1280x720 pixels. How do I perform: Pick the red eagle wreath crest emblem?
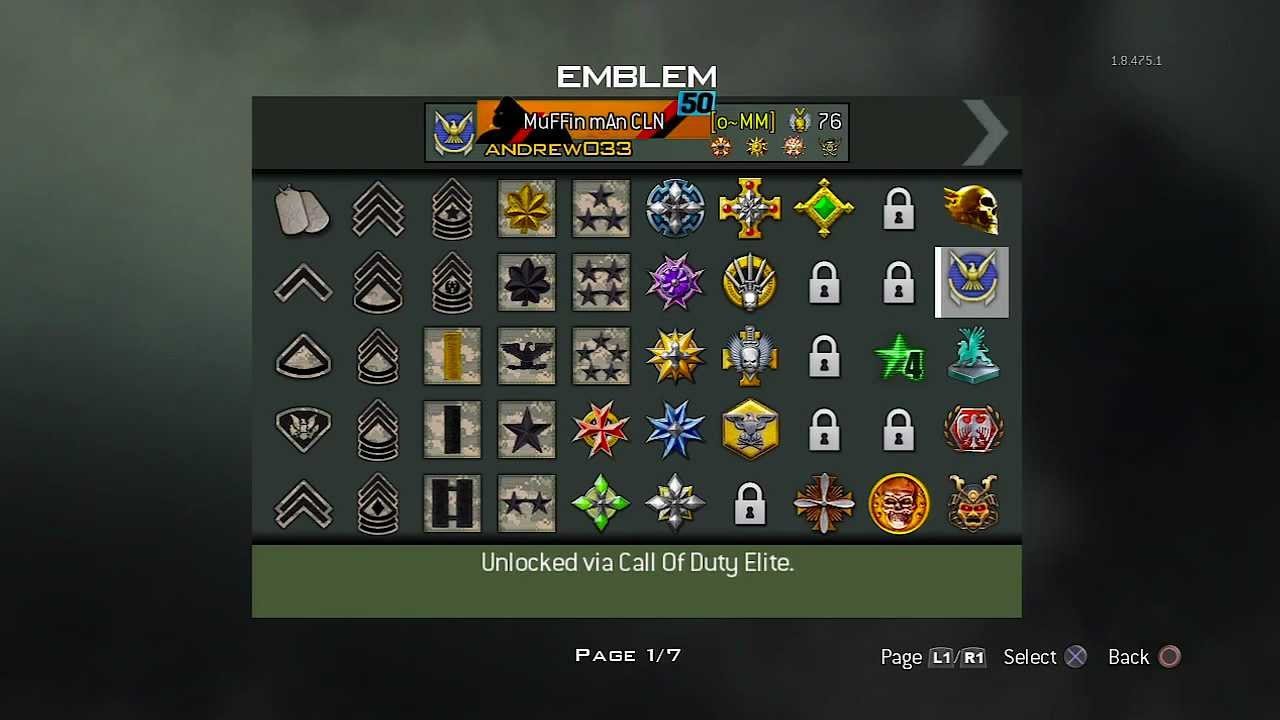click(x=971, y=429)
